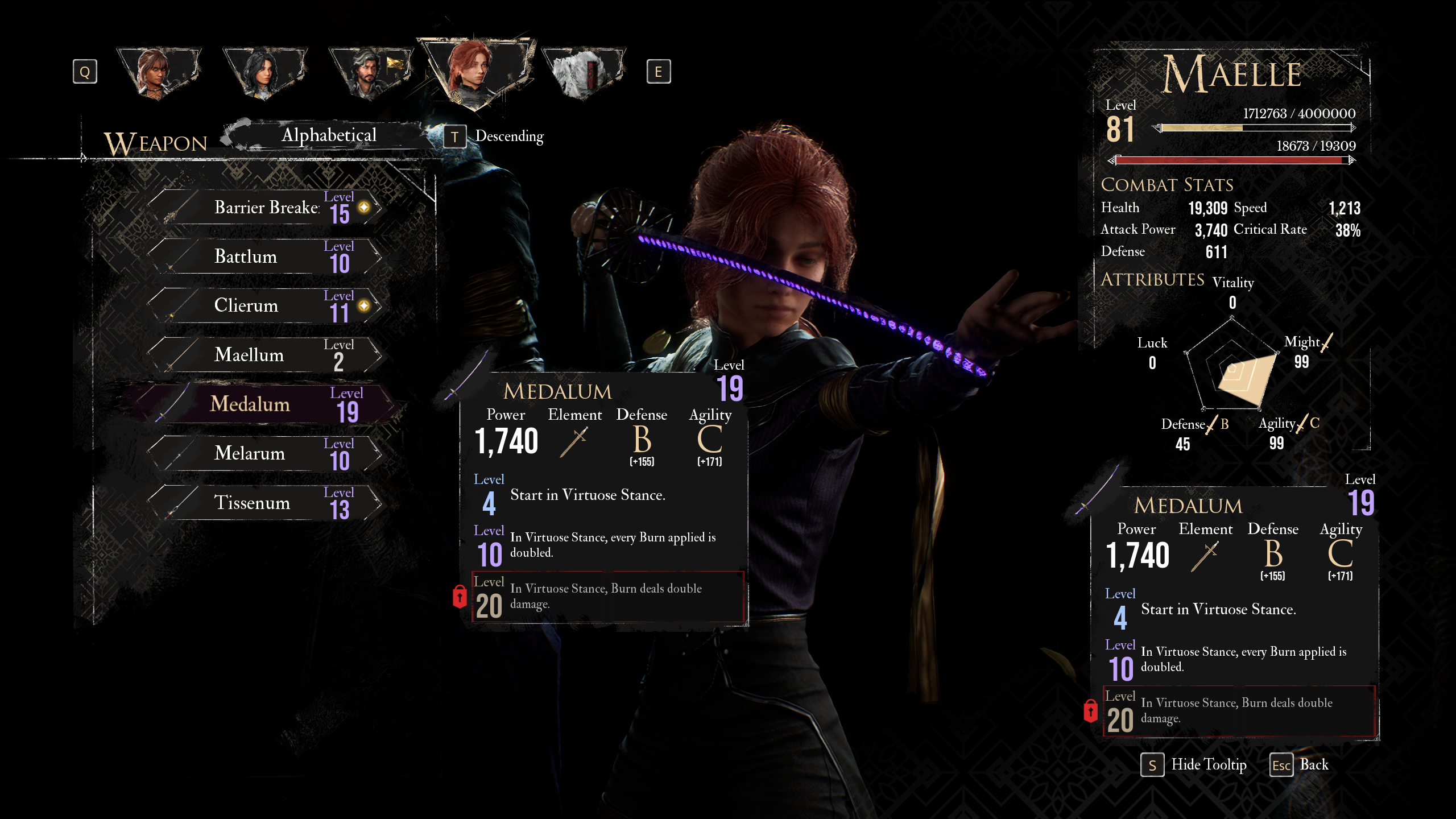Viewport: 1456px width, 819px height.
Task: Choose the Battlum weapon entry
Action: pyautogui.click(x=265, y=257)
